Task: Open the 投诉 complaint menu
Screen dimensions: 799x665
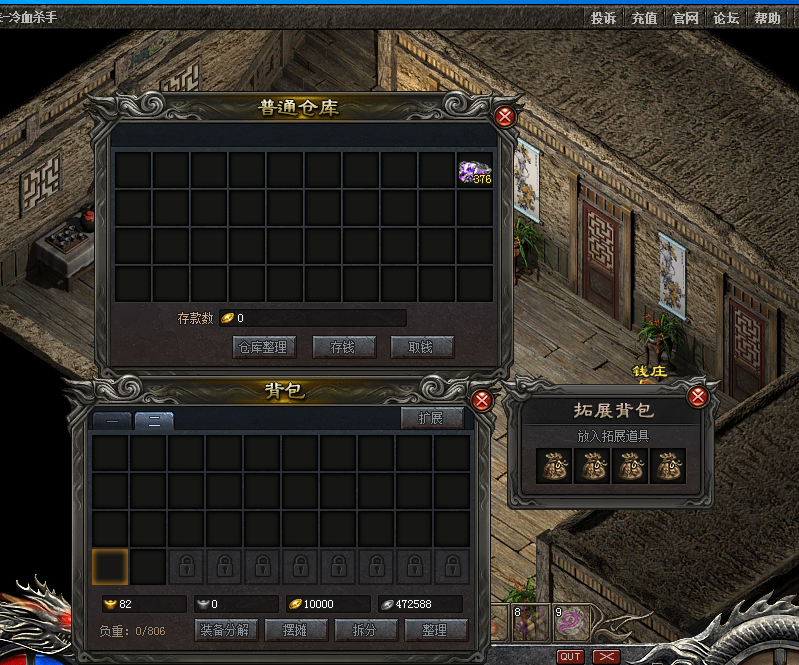Action: click(x=603, y=18)
